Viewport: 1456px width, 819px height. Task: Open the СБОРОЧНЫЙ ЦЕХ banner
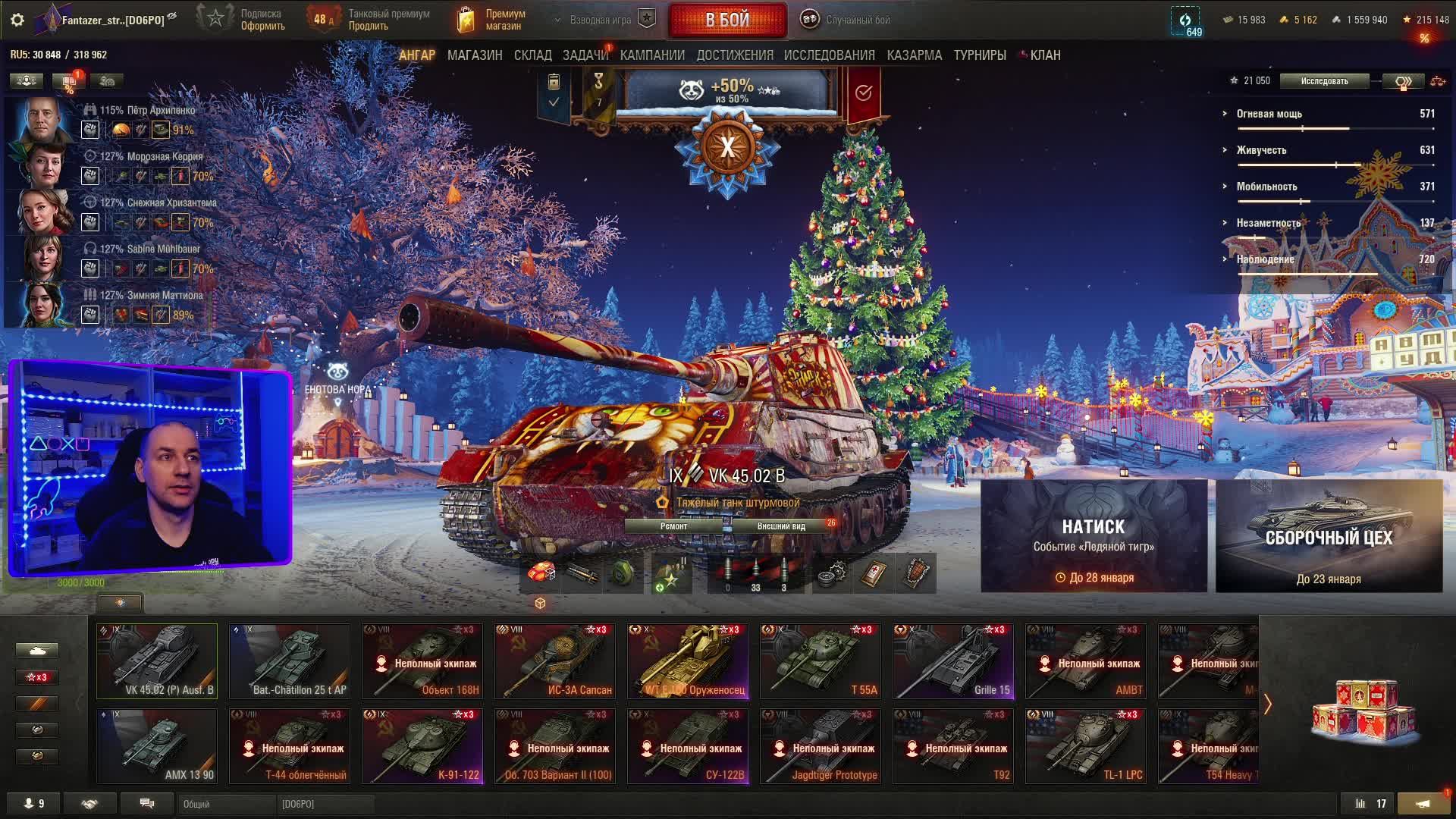1329,535
